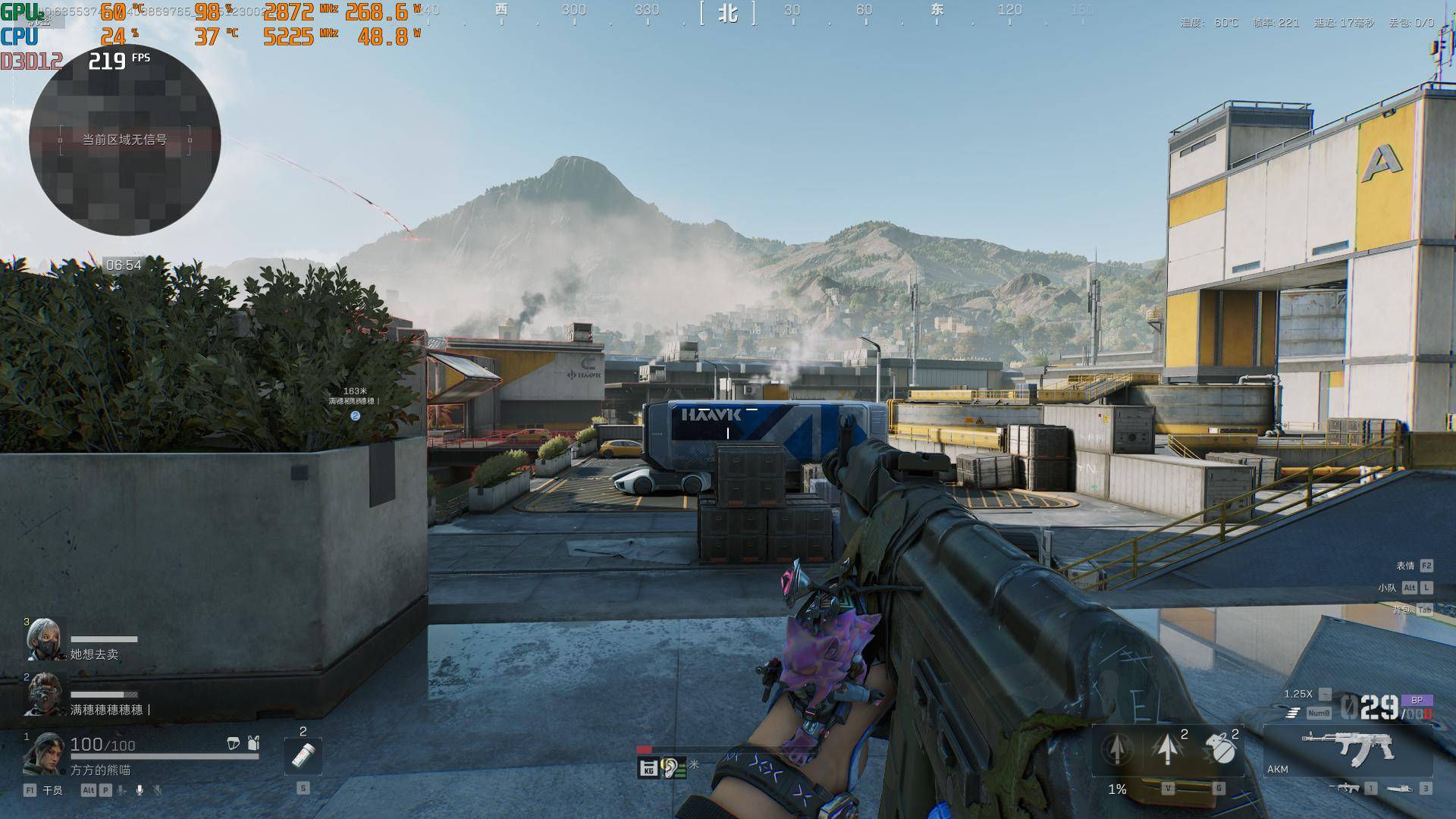Activate the scanning arrow ultimate ability
The height and width of the screenshot is (819, 1456).
[1117, 749]
